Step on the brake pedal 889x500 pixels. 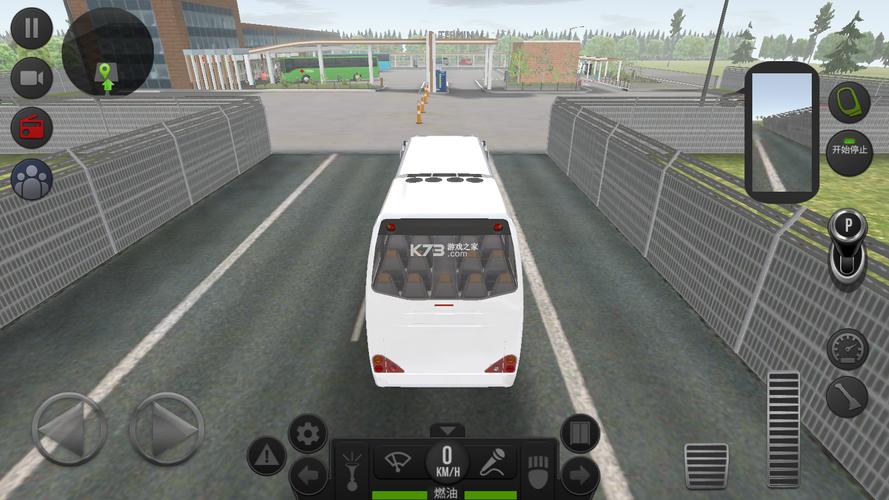pos(706,465)
